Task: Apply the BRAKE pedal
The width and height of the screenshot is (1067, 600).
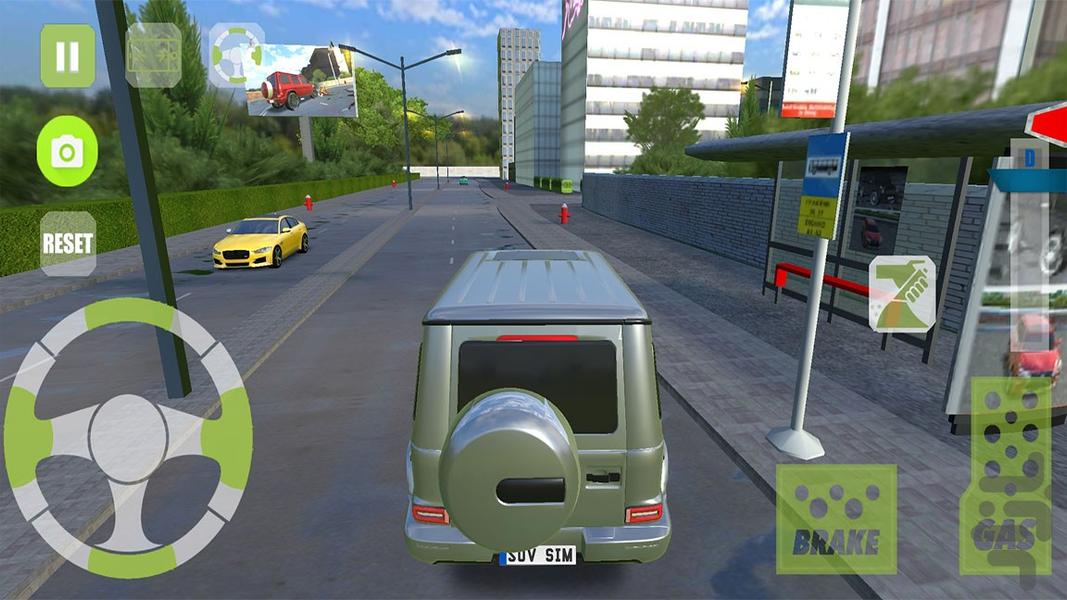Action: [x=836, y=519]
